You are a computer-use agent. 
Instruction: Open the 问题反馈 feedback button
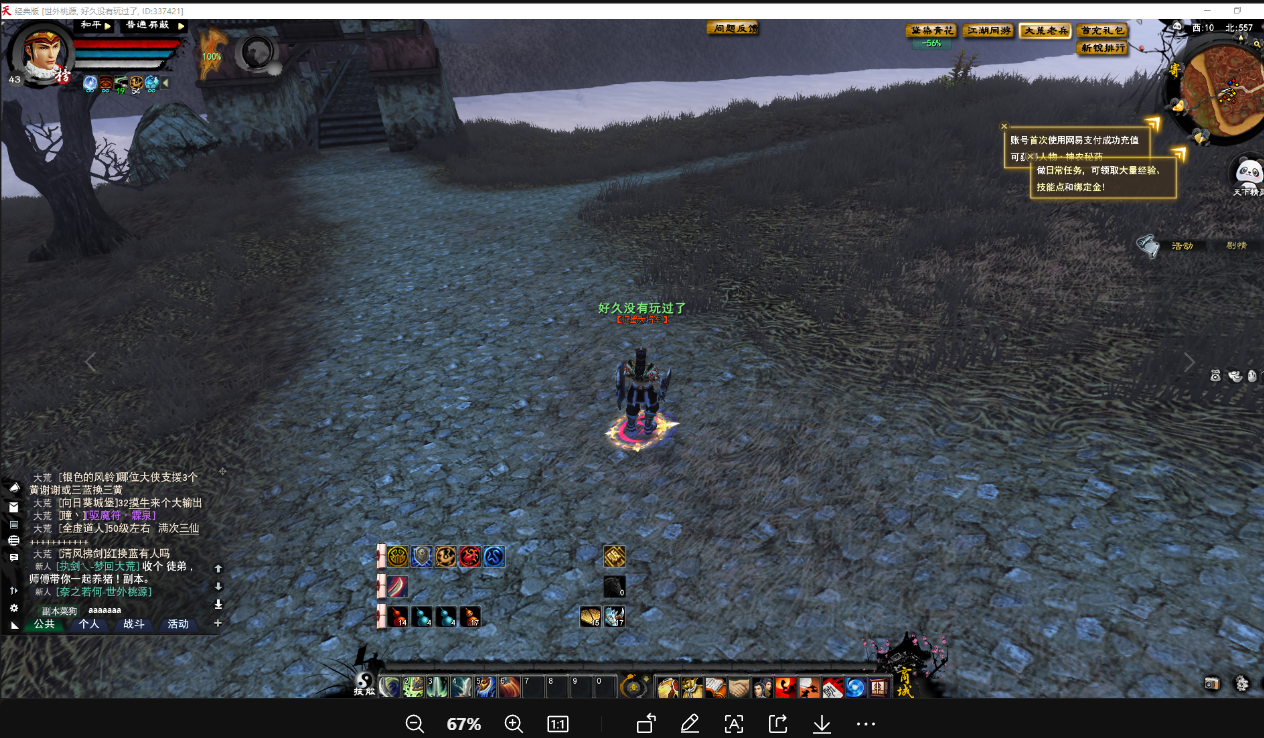pyautogui.click(x=732, y=29)
